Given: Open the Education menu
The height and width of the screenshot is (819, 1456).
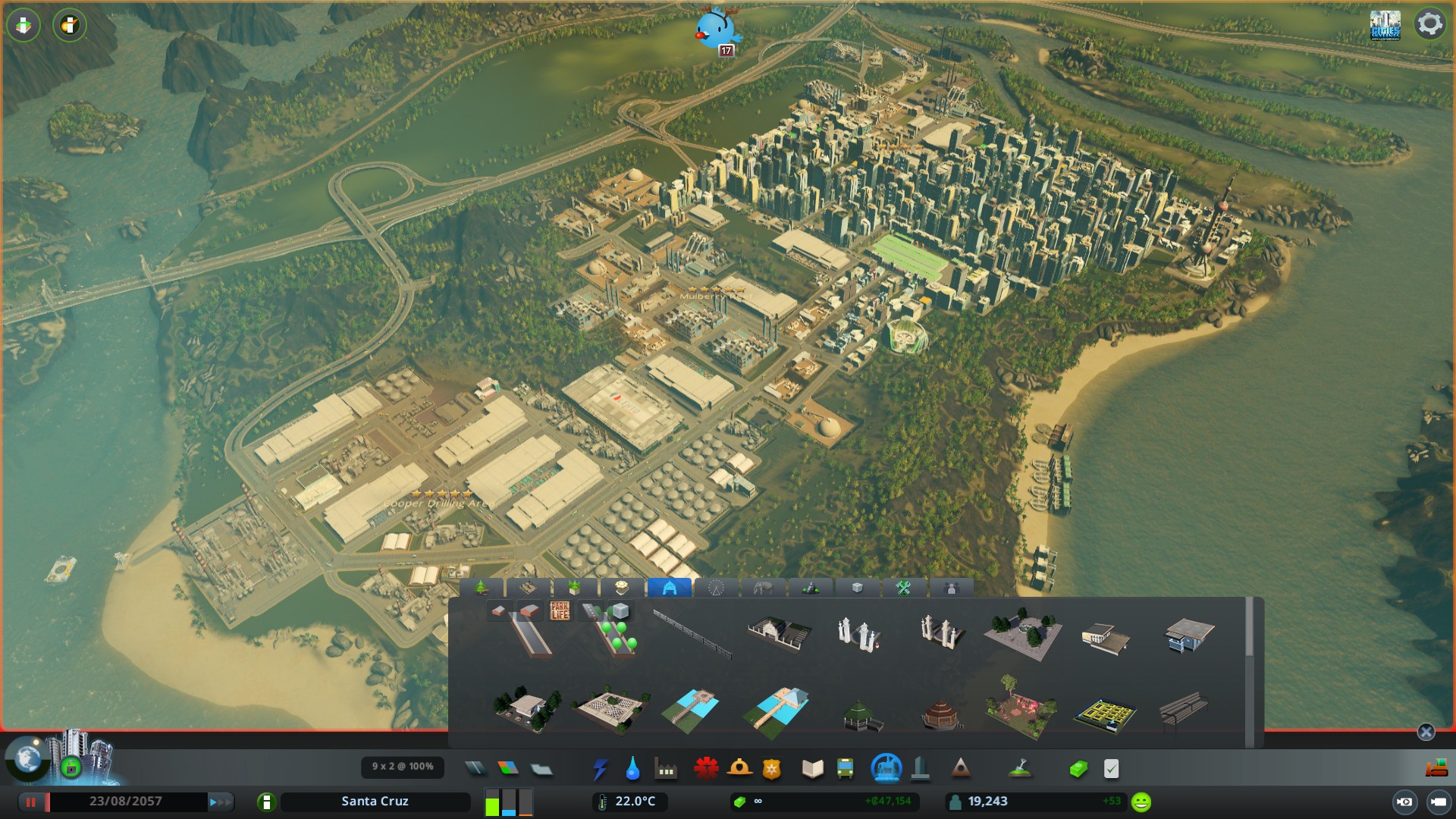Looking at the screenshot, I should click(812, 769).
